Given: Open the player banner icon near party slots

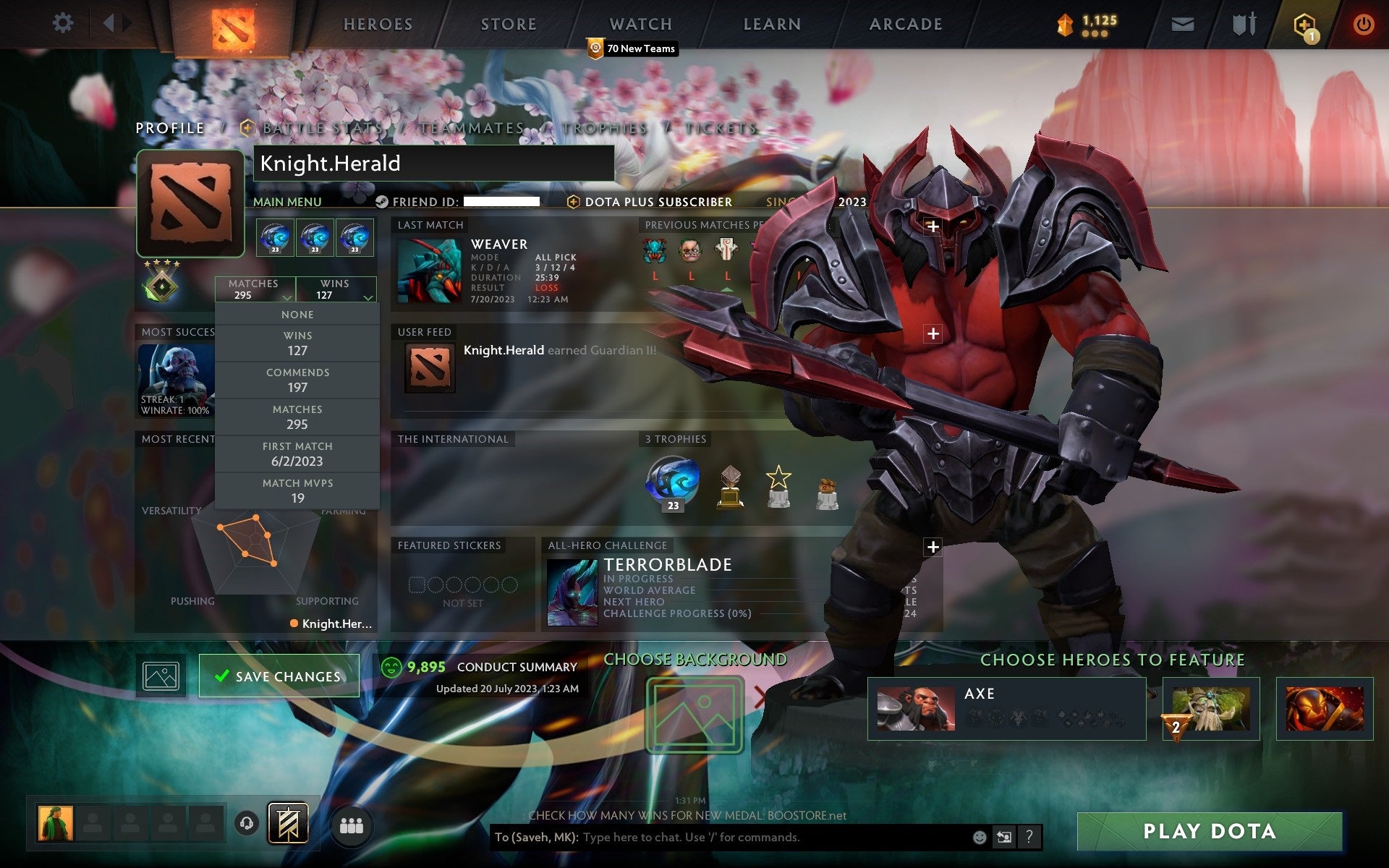Looking at the screenshot, I should tap(289, 822).
